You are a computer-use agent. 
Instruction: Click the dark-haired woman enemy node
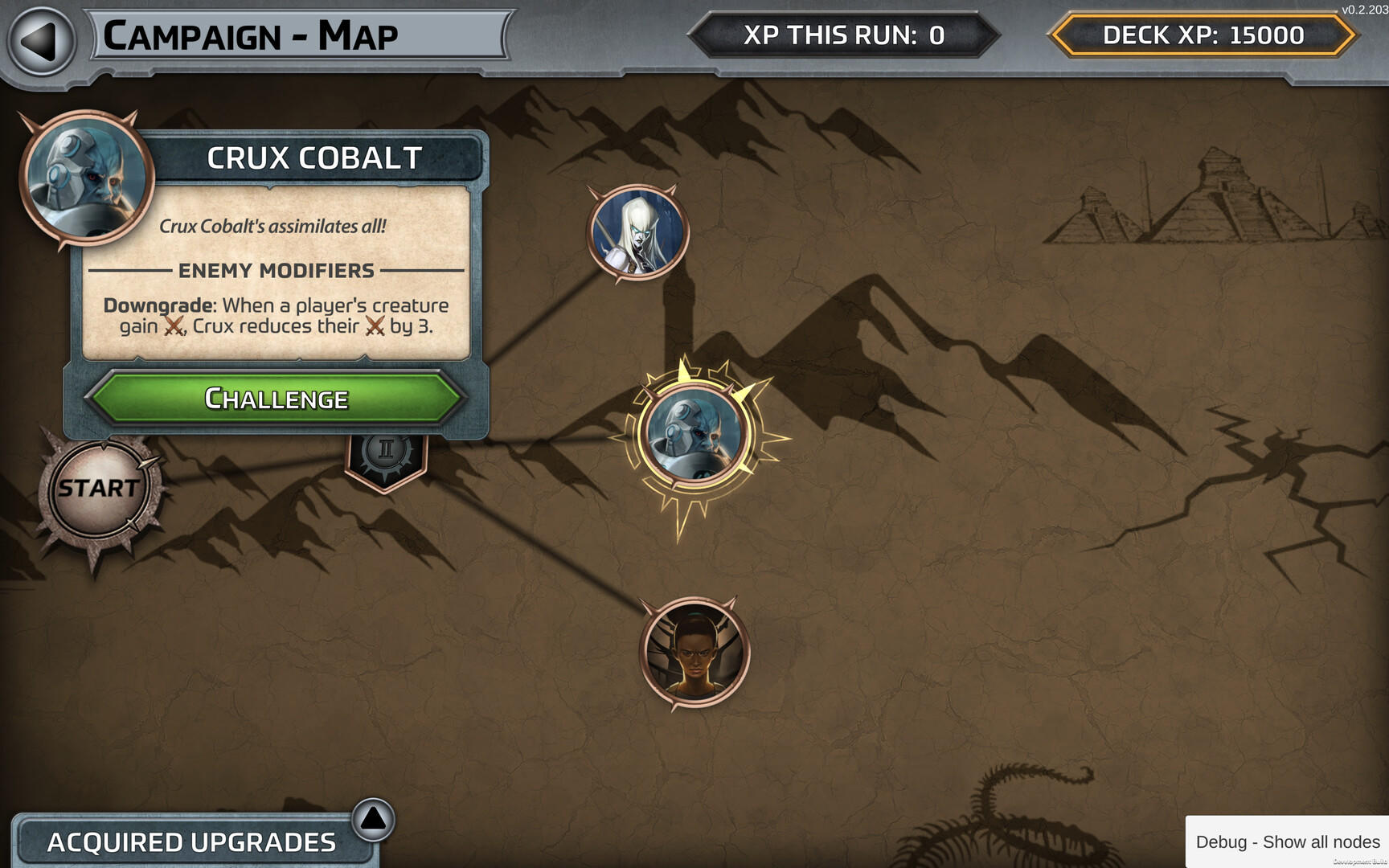[x=693, y=653]
